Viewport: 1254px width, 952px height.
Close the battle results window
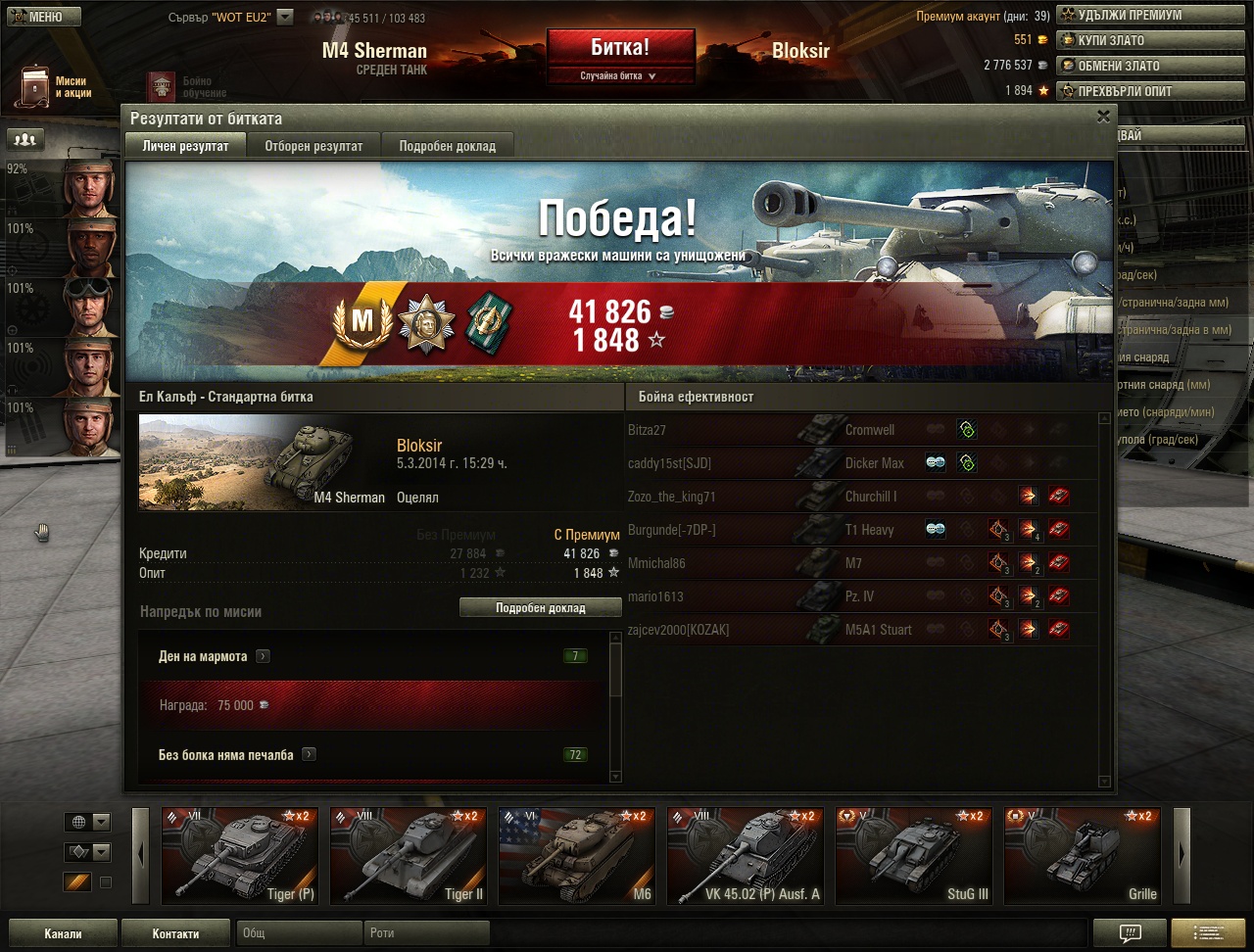[1103, 117]
